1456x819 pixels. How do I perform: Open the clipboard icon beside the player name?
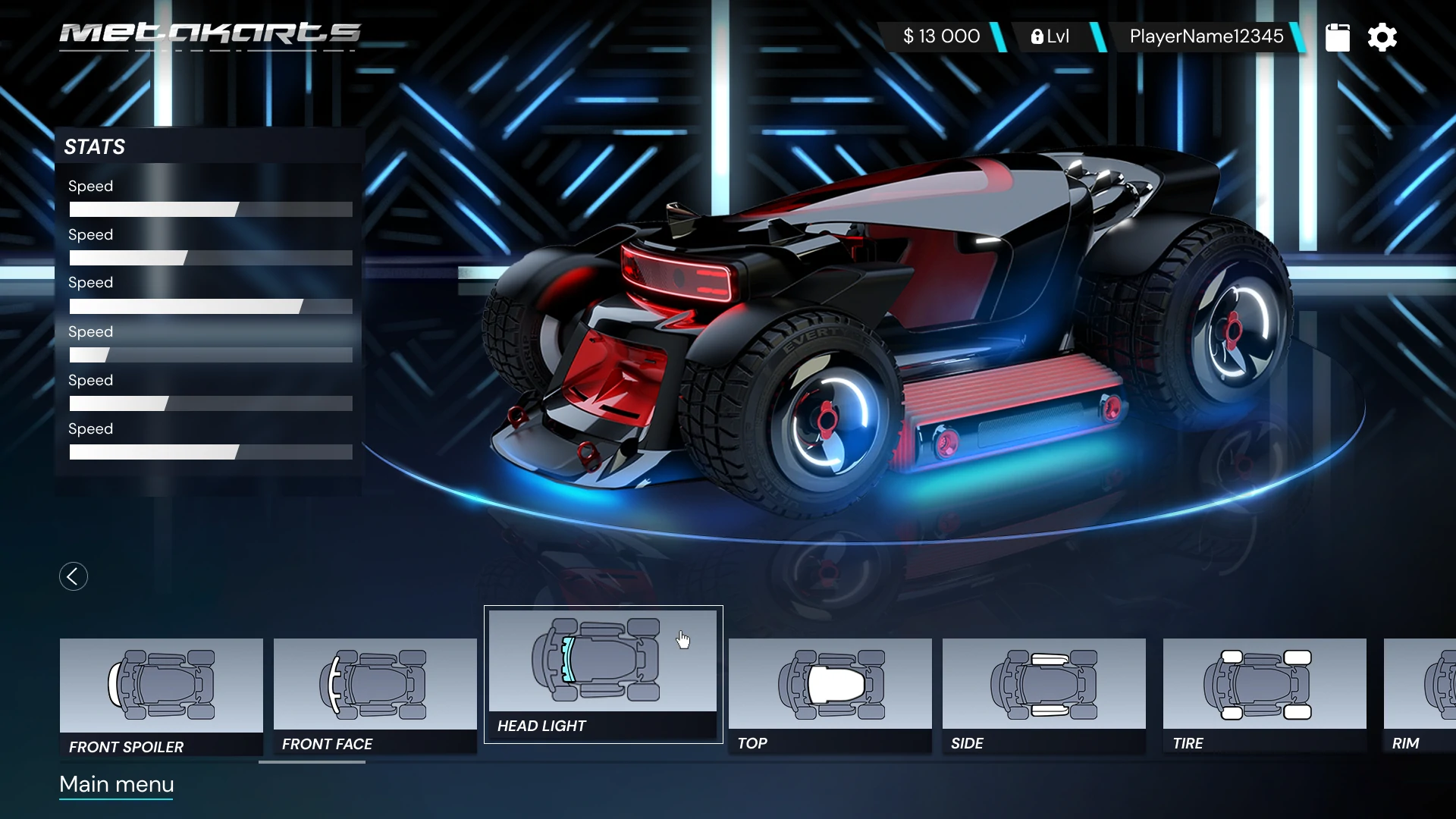click(1338, 37)
